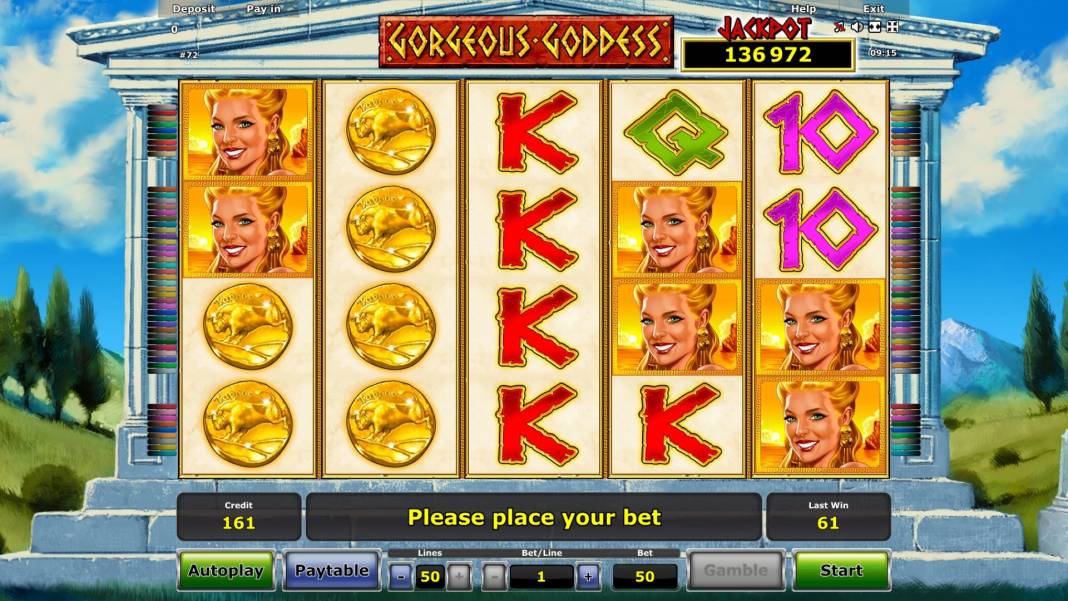
Task: Increase the number of Lines
Action: click(458, 576)
